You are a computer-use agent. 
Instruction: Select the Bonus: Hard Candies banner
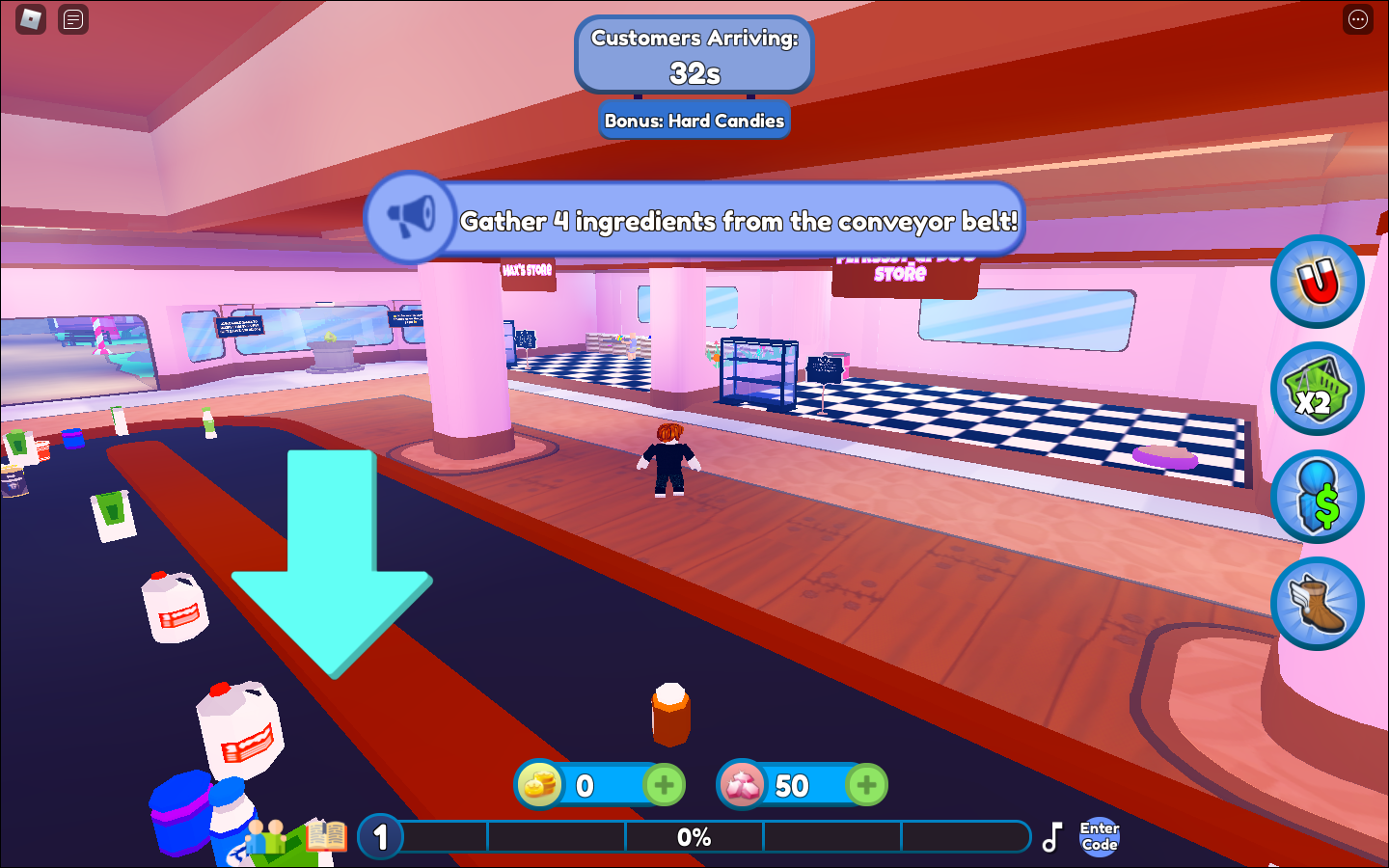694,120
